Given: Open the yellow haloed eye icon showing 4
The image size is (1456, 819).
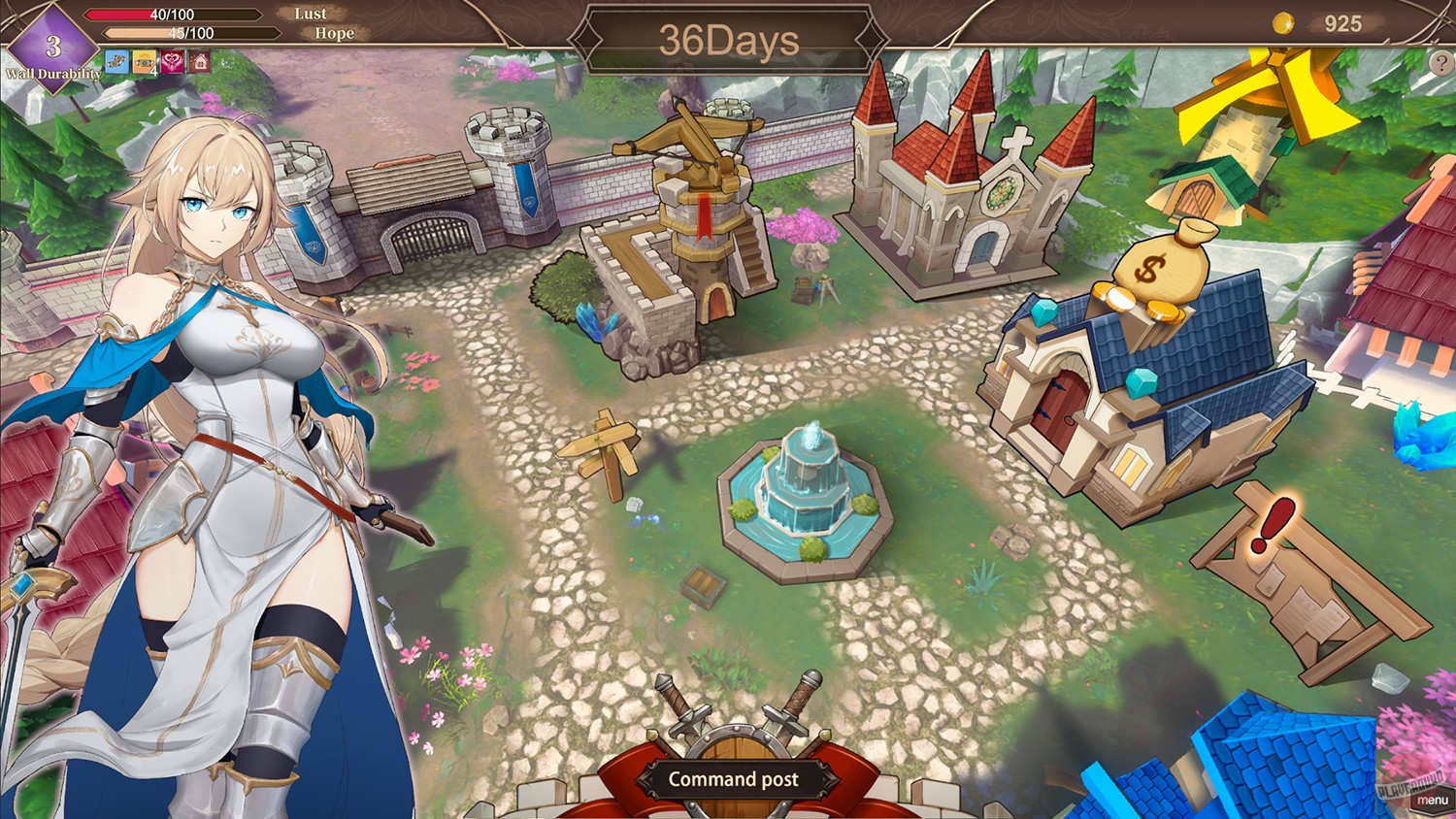Looking at the screenshot, I should coord(144,61).
